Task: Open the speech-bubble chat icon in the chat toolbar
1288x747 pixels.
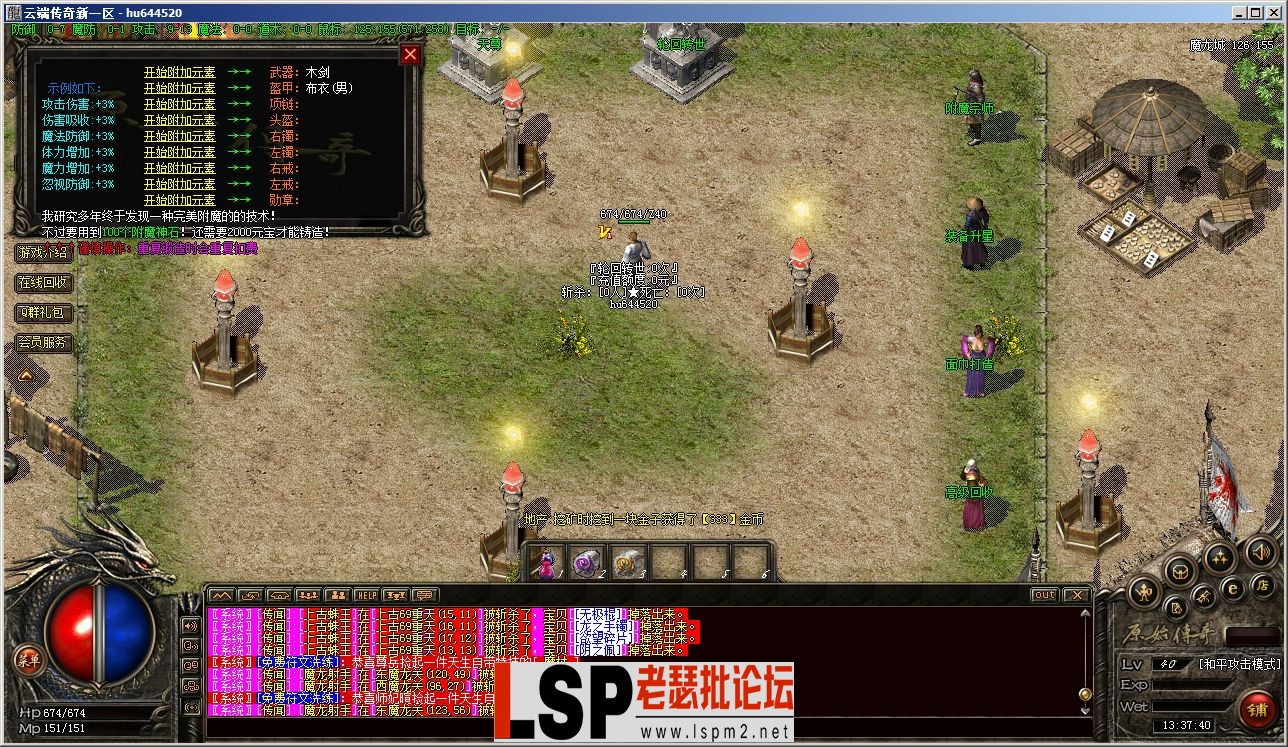Action: click(x=423, y=597)
